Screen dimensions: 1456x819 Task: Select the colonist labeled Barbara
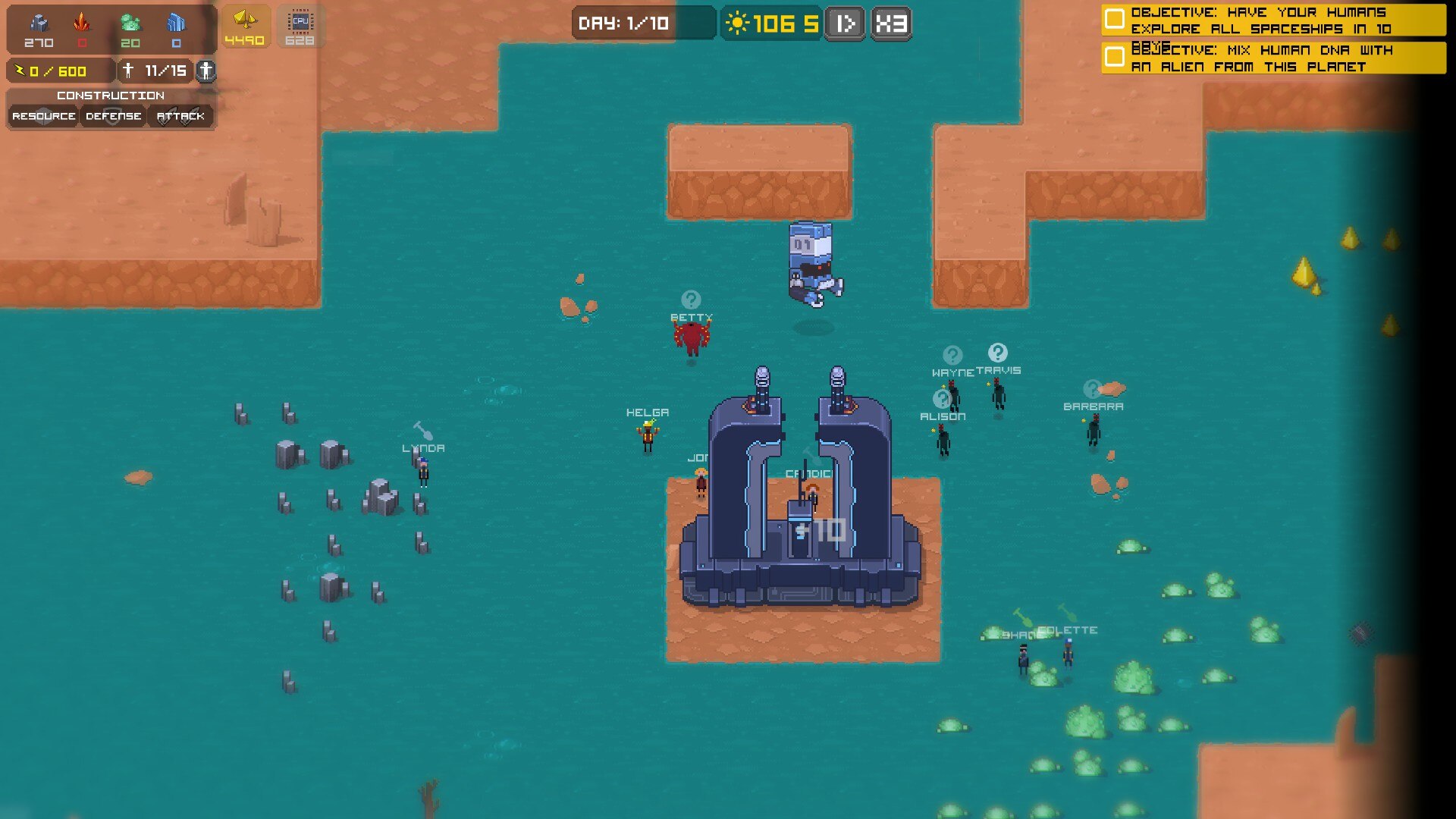click(x=1093, y=430)
